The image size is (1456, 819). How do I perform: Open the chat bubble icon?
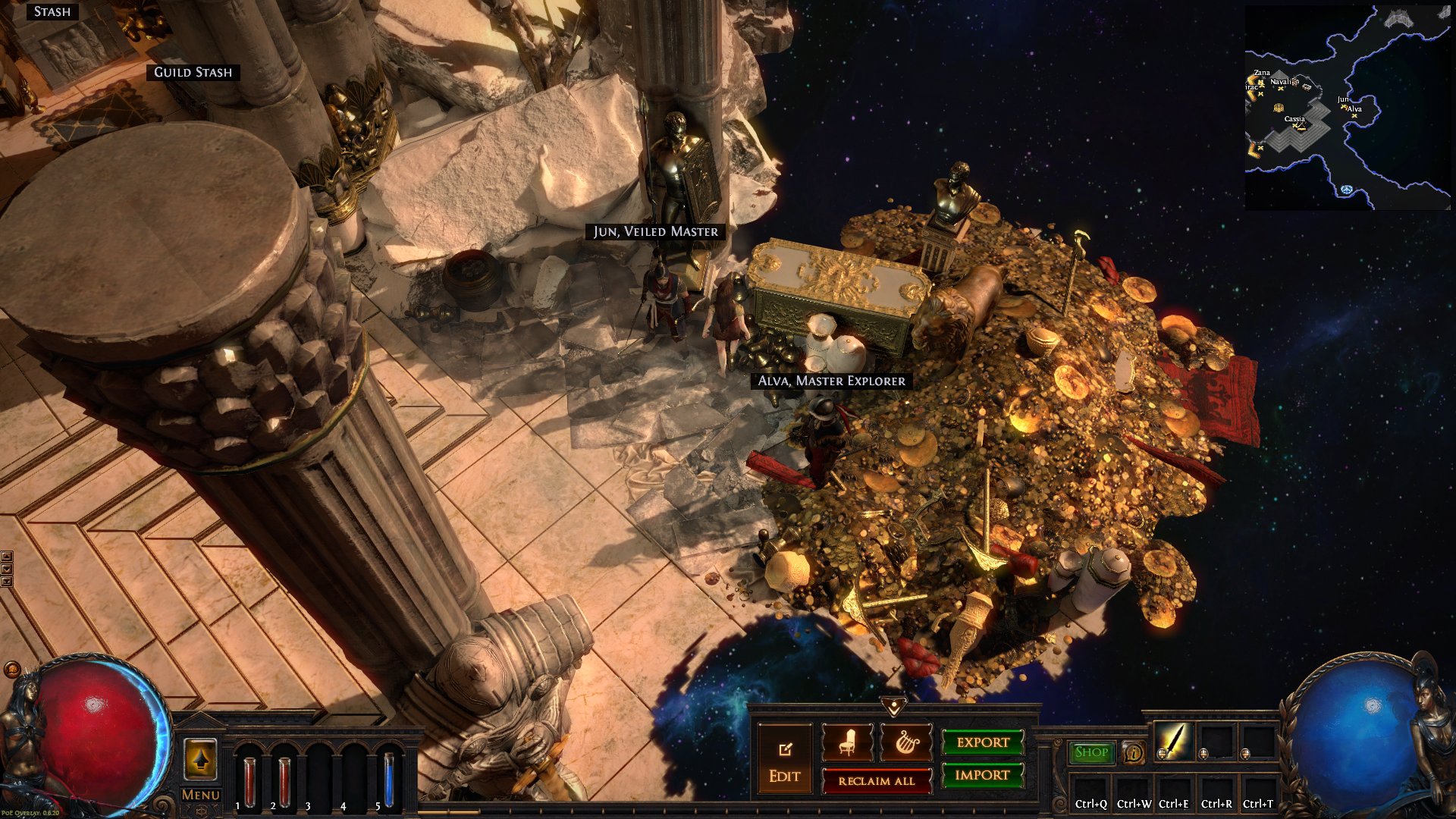(11, 669)
